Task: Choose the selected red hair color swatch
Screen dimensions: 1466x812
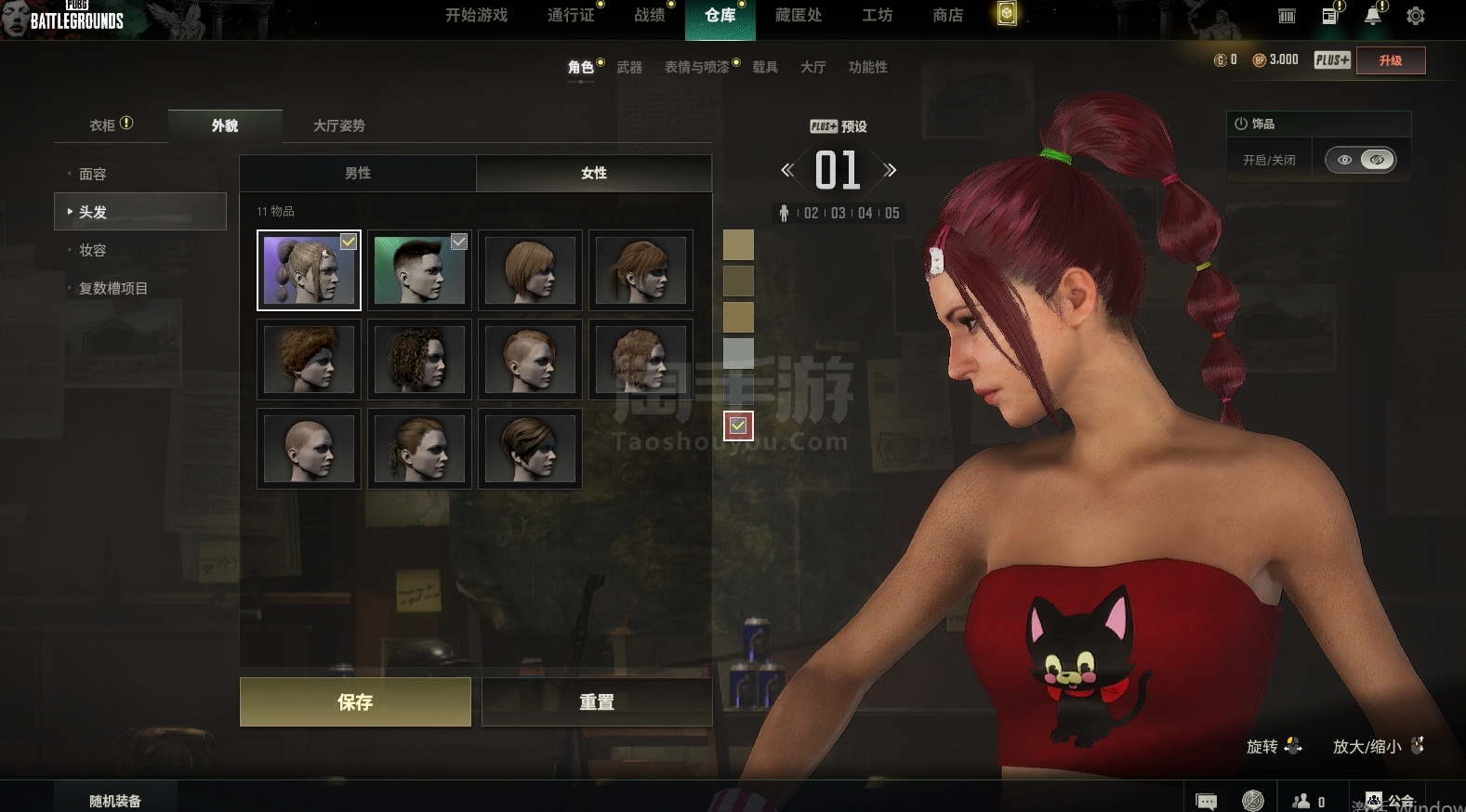Action: coord(738,426)
